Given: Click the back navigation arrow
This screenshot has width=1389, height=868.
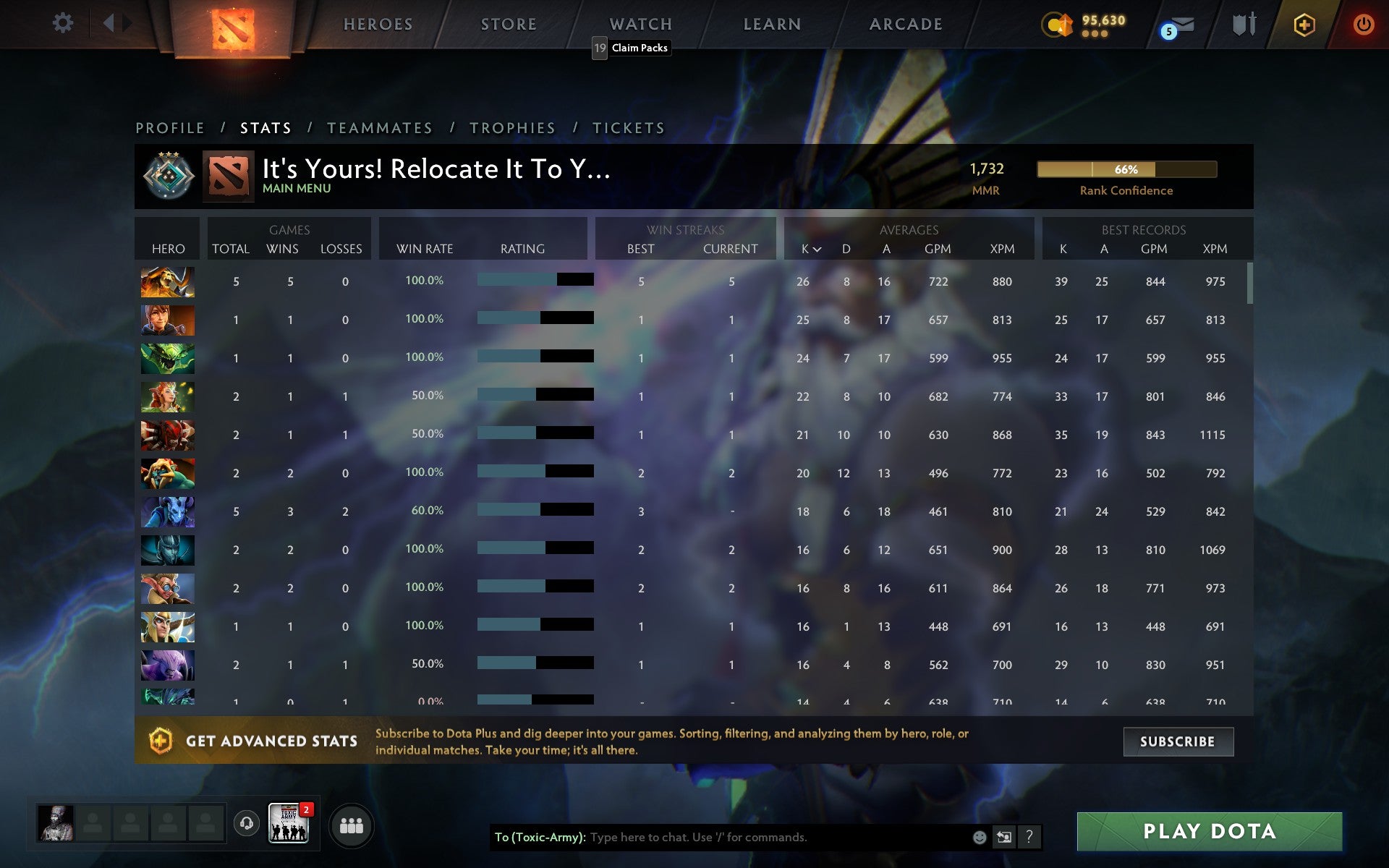Looking at the screenshot, I should click(109, 22).
